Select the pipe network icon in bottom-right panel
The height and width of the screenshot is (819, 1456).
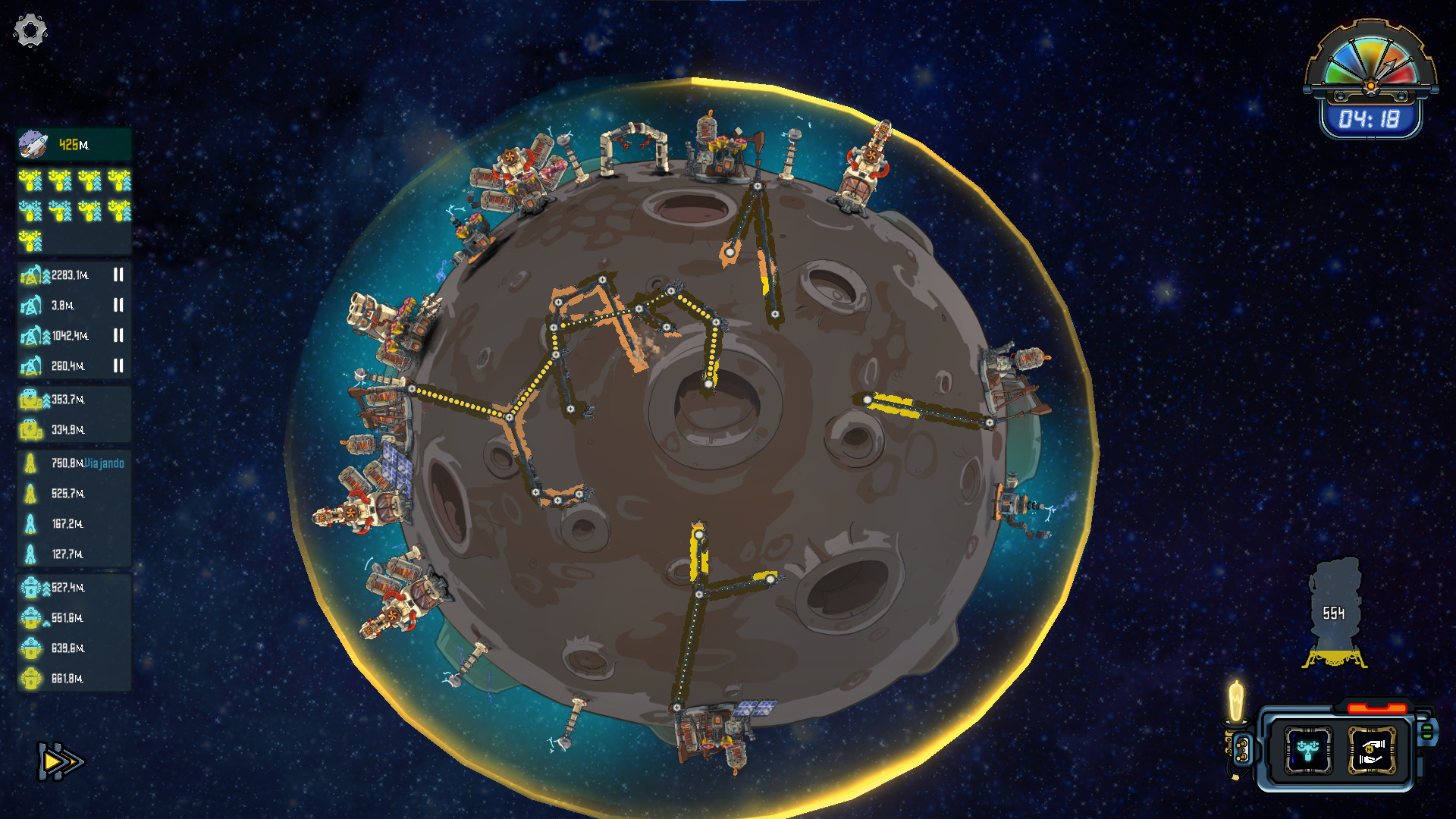pyautogui.click(x=1309, y=749)
